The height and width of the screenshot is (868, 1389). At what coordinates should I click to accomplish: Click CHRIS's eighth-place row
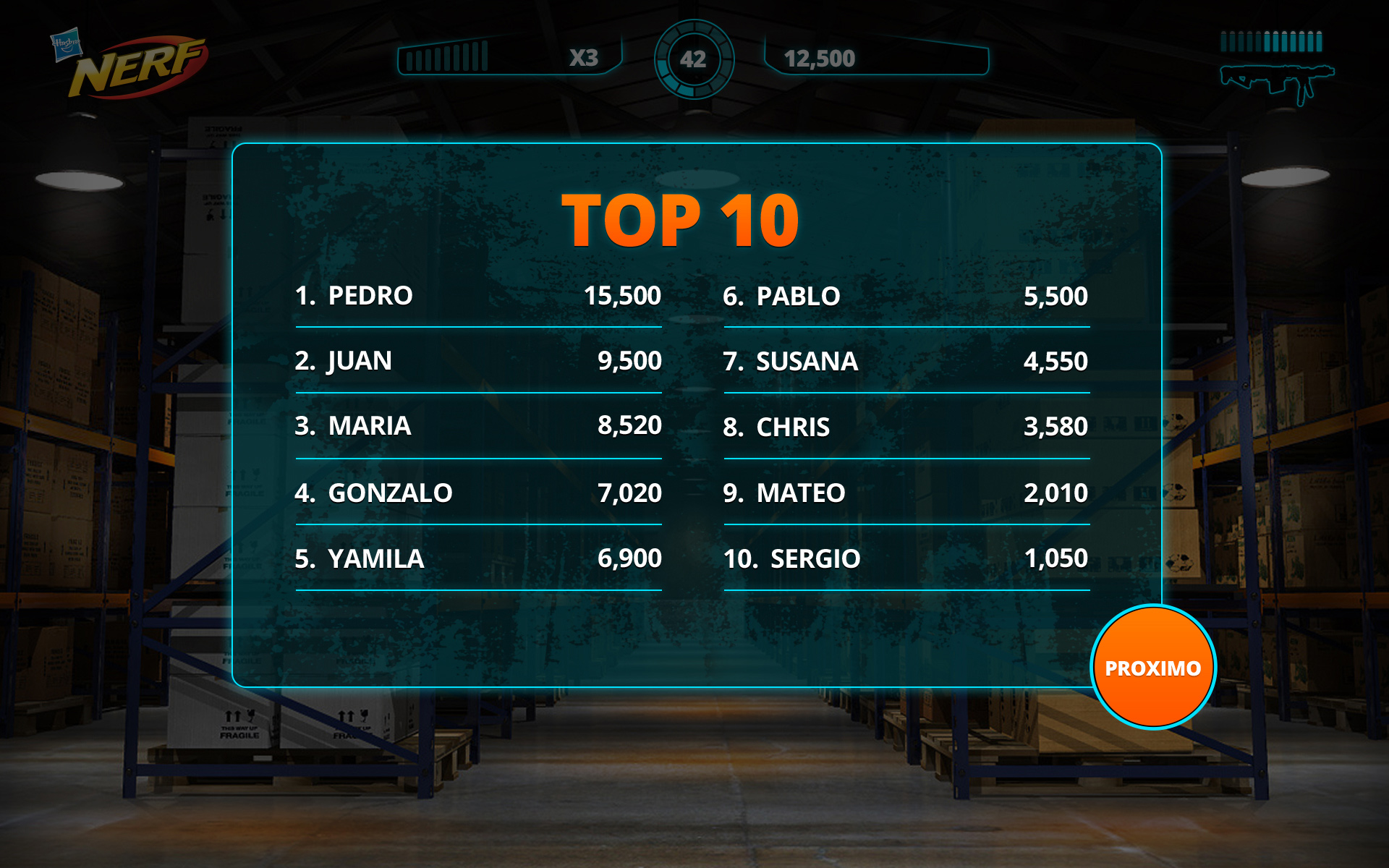click(906, 427)
